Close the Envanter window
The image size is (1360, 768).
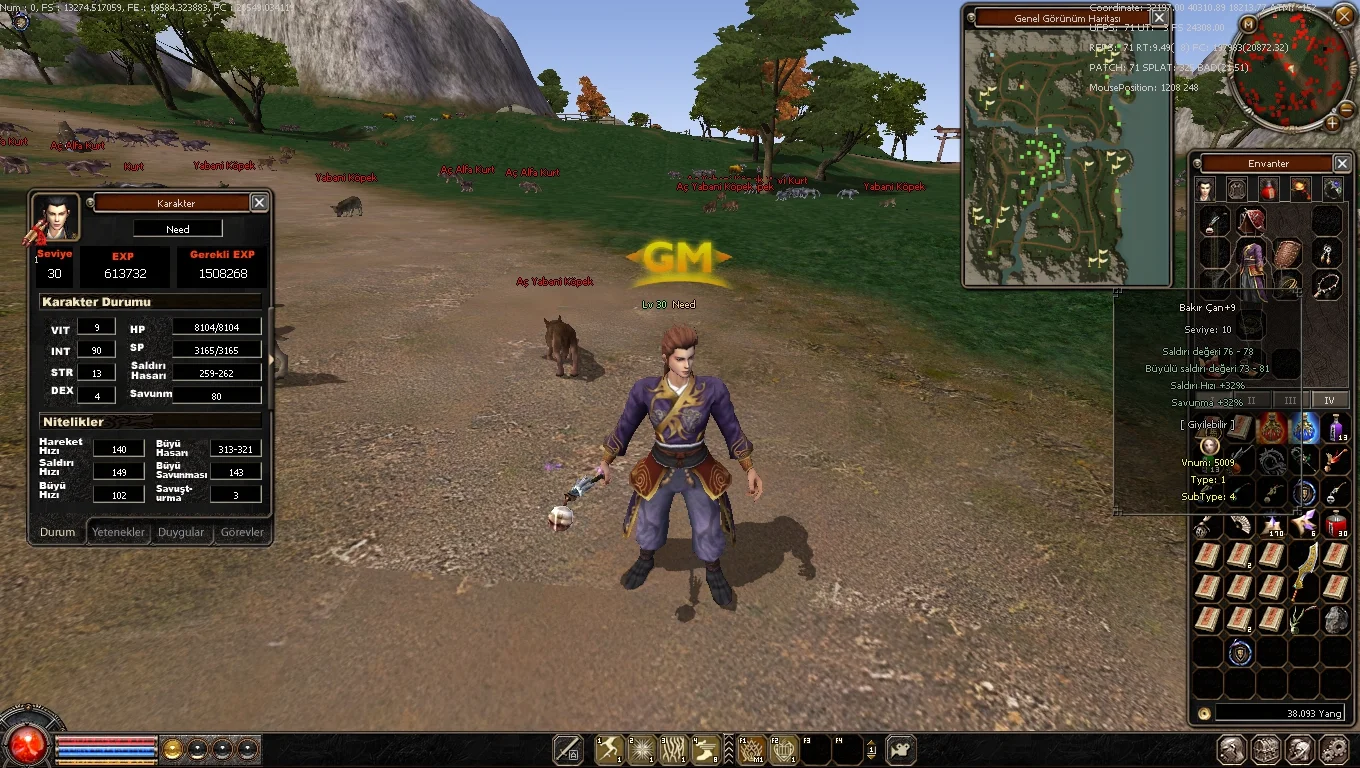[1342, 163]
